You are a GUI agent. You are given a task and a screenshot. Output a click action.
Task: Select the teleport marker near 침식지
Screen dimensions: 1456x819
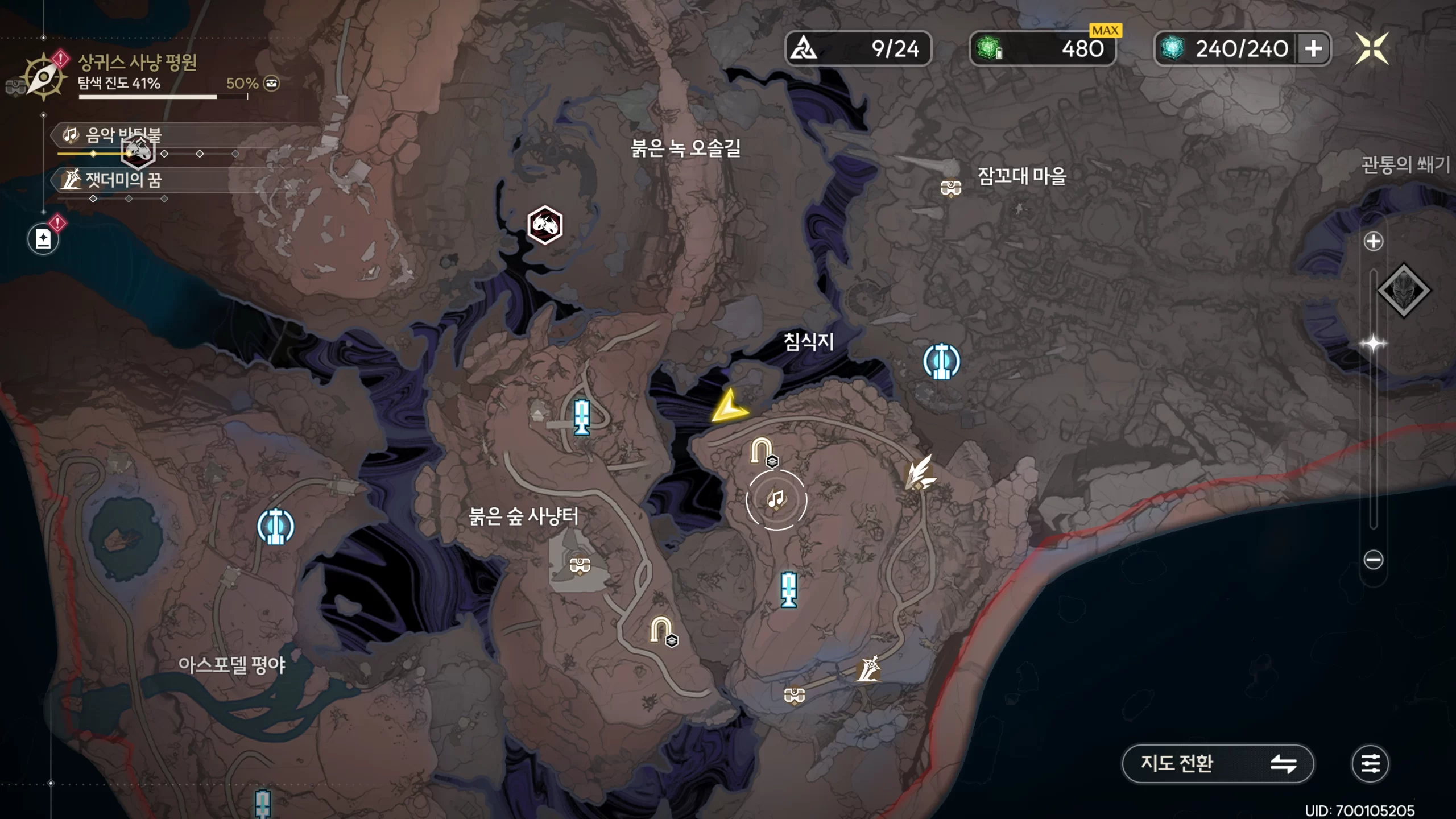[x=941, y=361]
